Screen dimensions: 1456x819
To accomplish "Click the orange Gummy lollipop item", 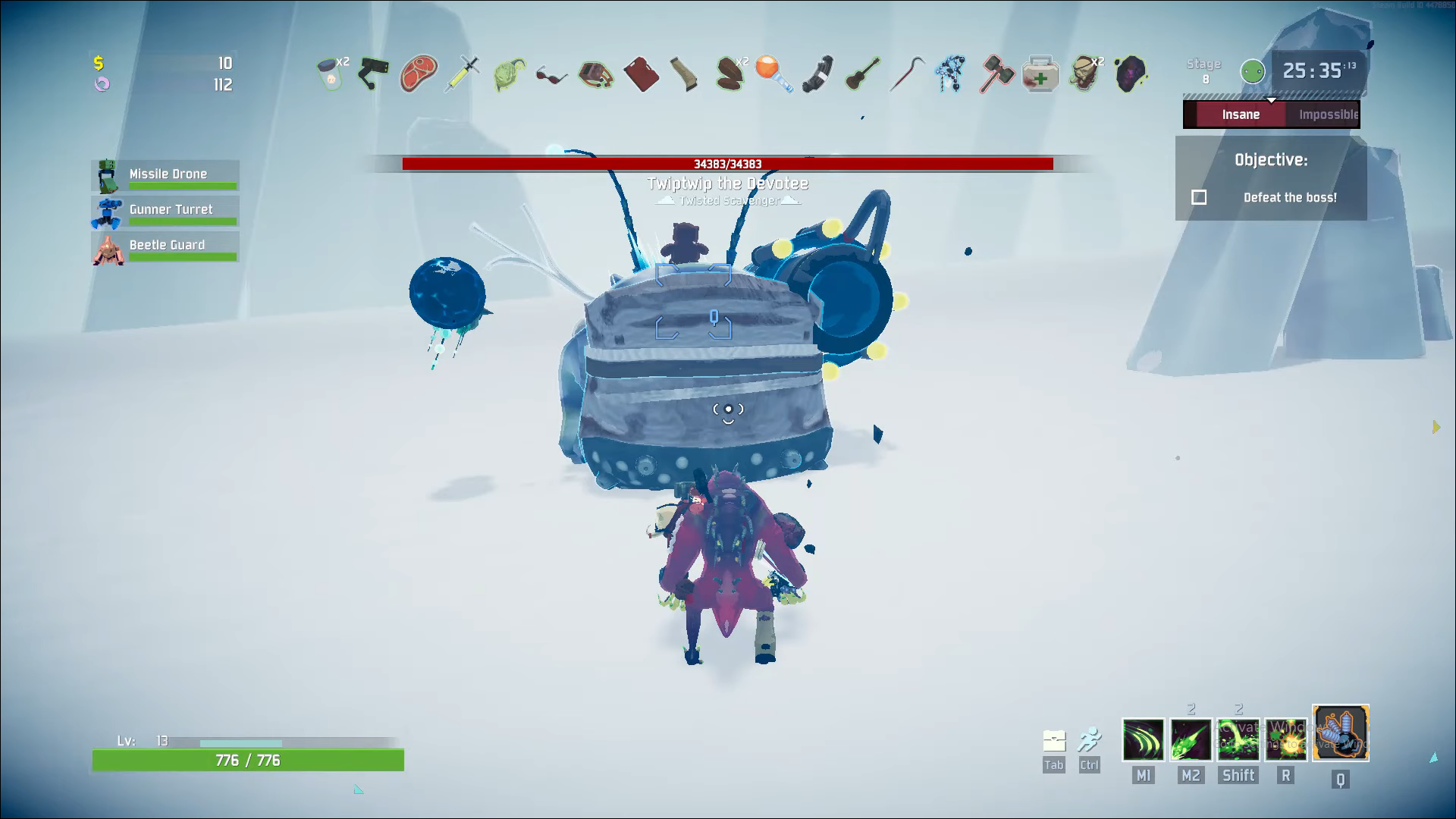I will tap(773, 74).
